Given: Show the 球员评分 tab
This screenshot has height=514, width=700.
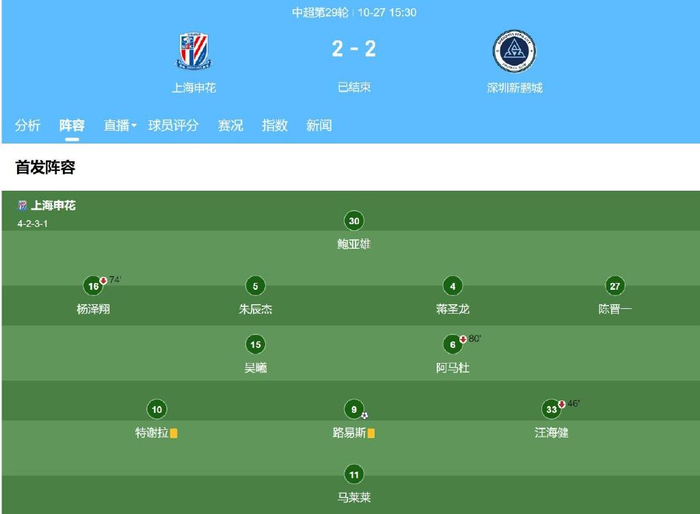Looking at the screenshot, I should pos(174,125).
